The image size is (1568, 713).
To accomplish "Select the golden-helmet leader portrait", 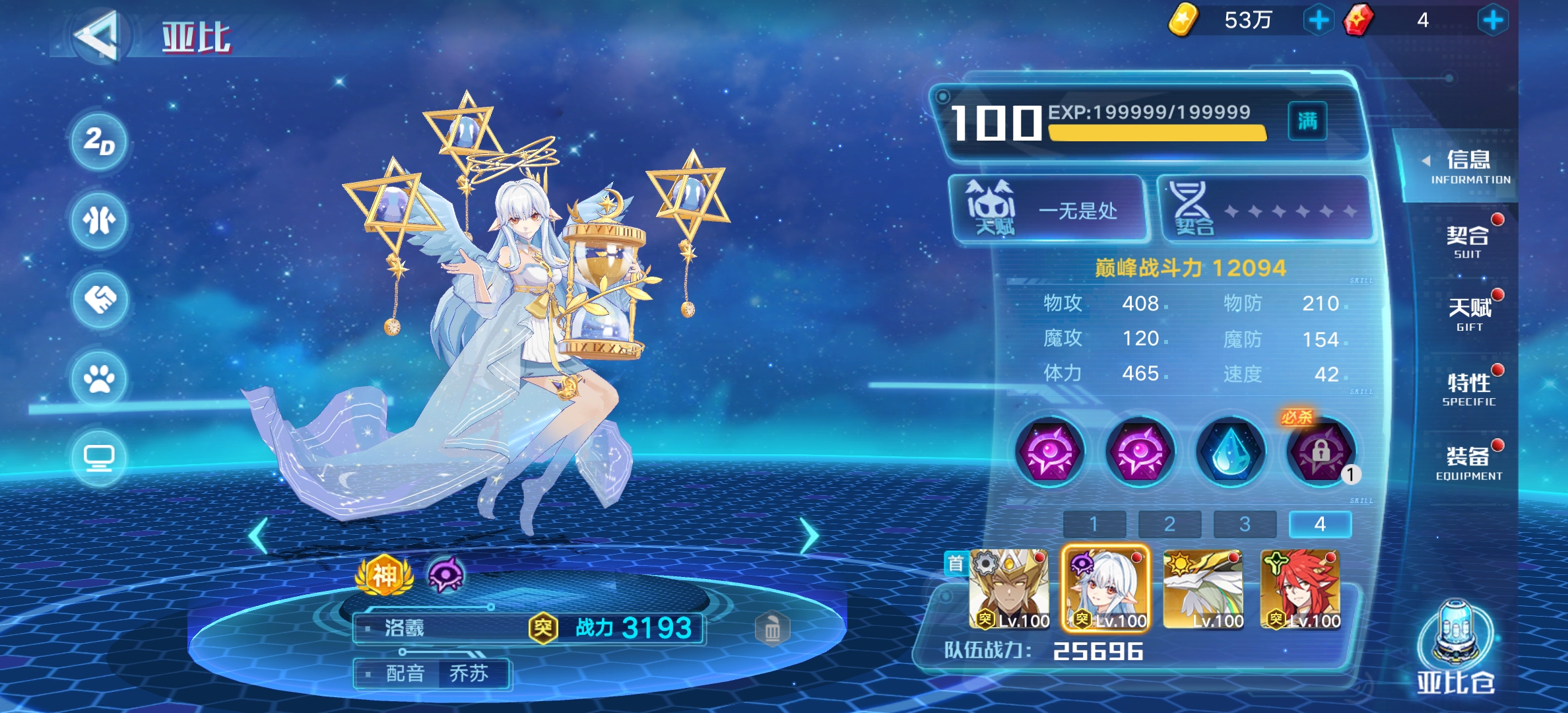I will pyautogui.click(x=1008, y=588).
